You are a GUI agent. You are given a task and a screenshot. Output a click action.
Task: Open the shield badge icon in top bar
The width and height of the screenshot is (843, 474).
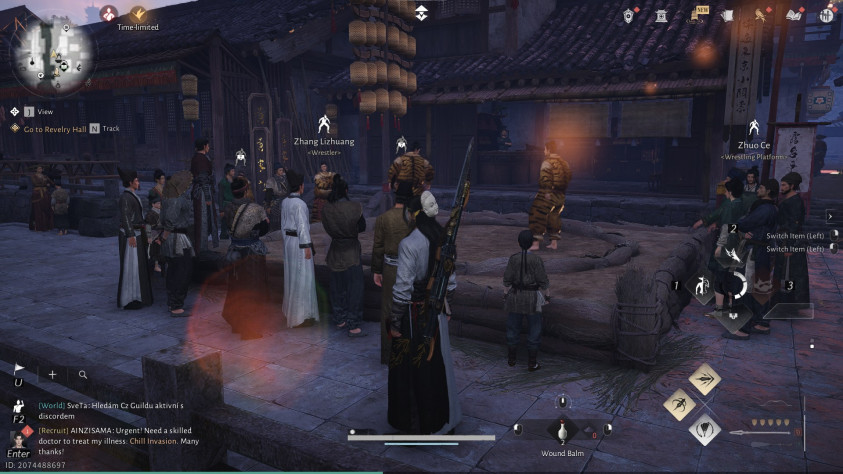(629, 15)
